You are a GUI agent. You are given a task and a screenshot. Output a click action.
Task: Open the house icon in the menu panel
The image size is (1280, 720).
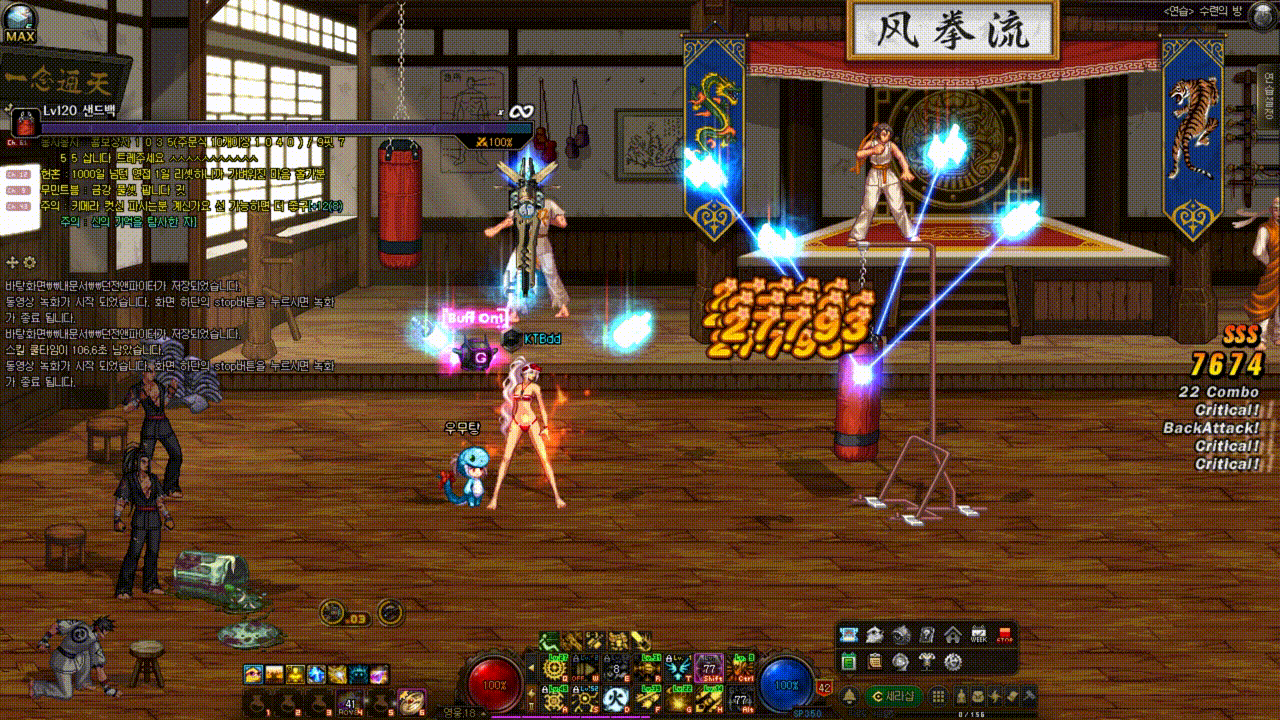pyautogui.click(x=953, y=635)
